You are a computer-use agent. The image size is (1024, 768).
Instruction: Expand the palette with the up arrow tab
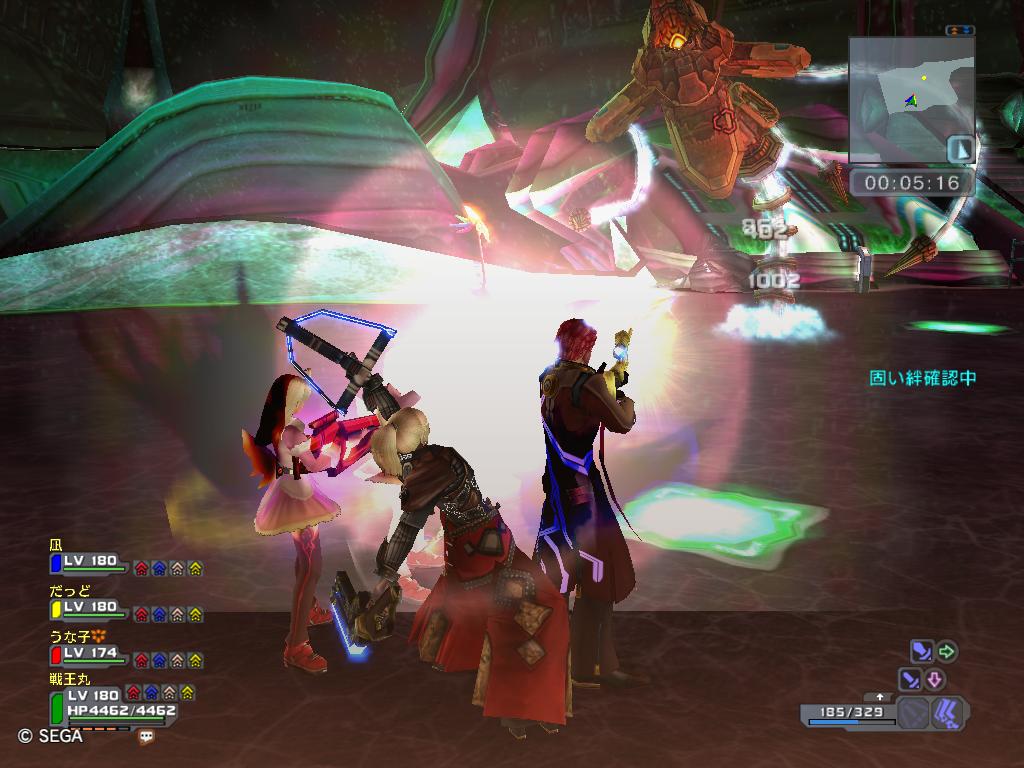pyautogui.click(x=880, y=697)
